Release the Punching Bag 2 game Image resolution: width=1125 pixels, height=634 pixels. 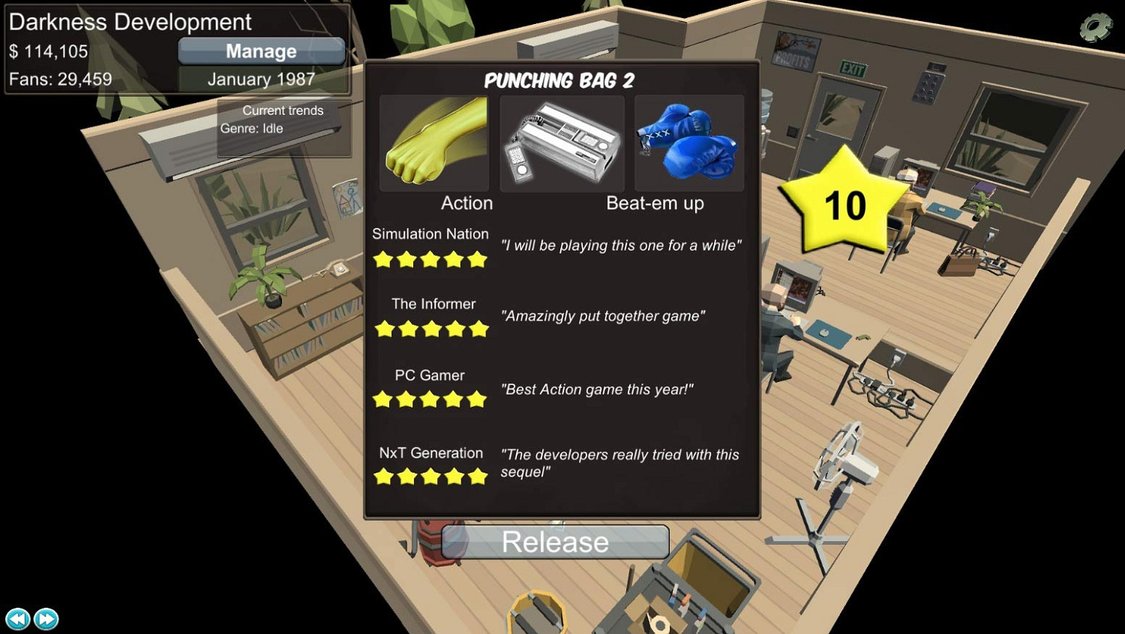pyautogui.click(x=555, y=542)
